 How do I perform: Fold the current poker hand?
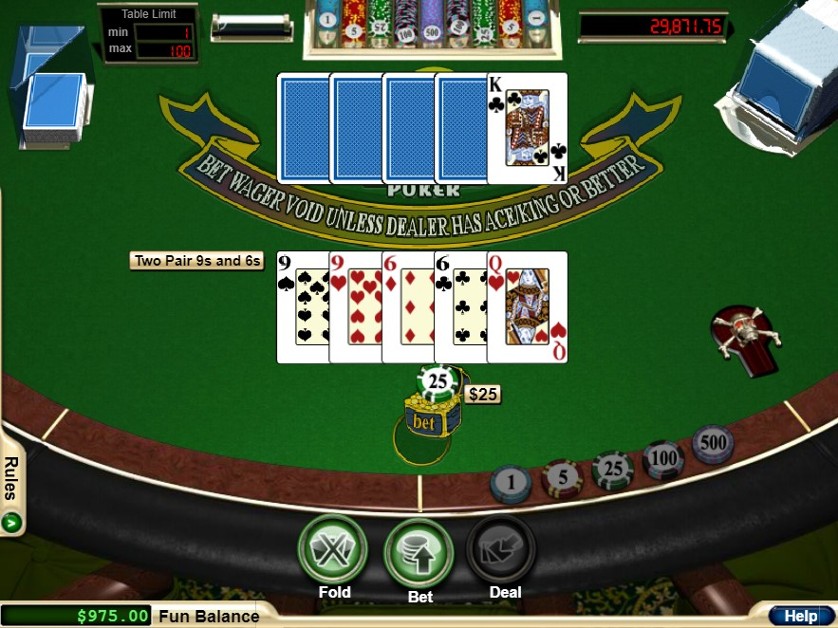[333, 549]
